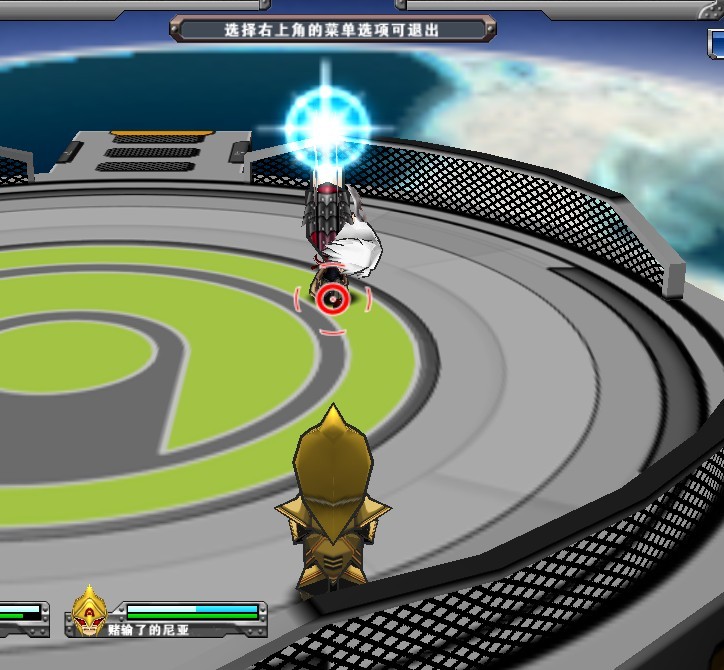Open the blue menu button at top-right edge
Screen dimensions: 724x670
[716, 44]
